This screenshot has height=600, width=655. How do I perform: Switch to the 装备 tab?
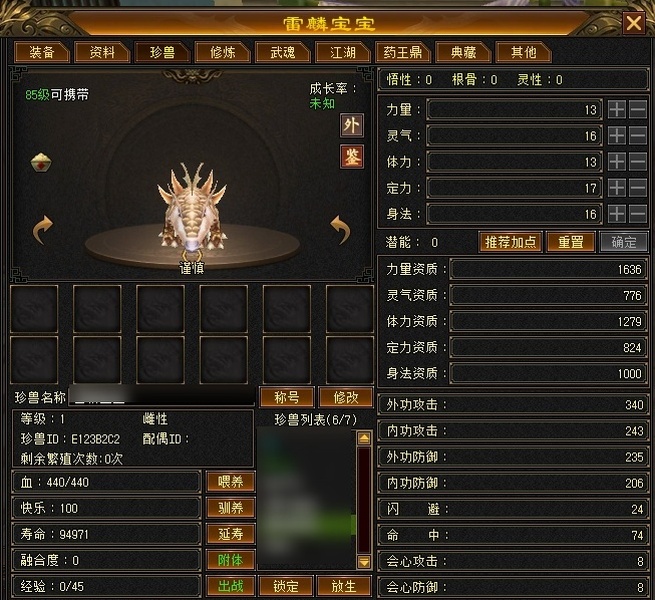coord(42,52)
